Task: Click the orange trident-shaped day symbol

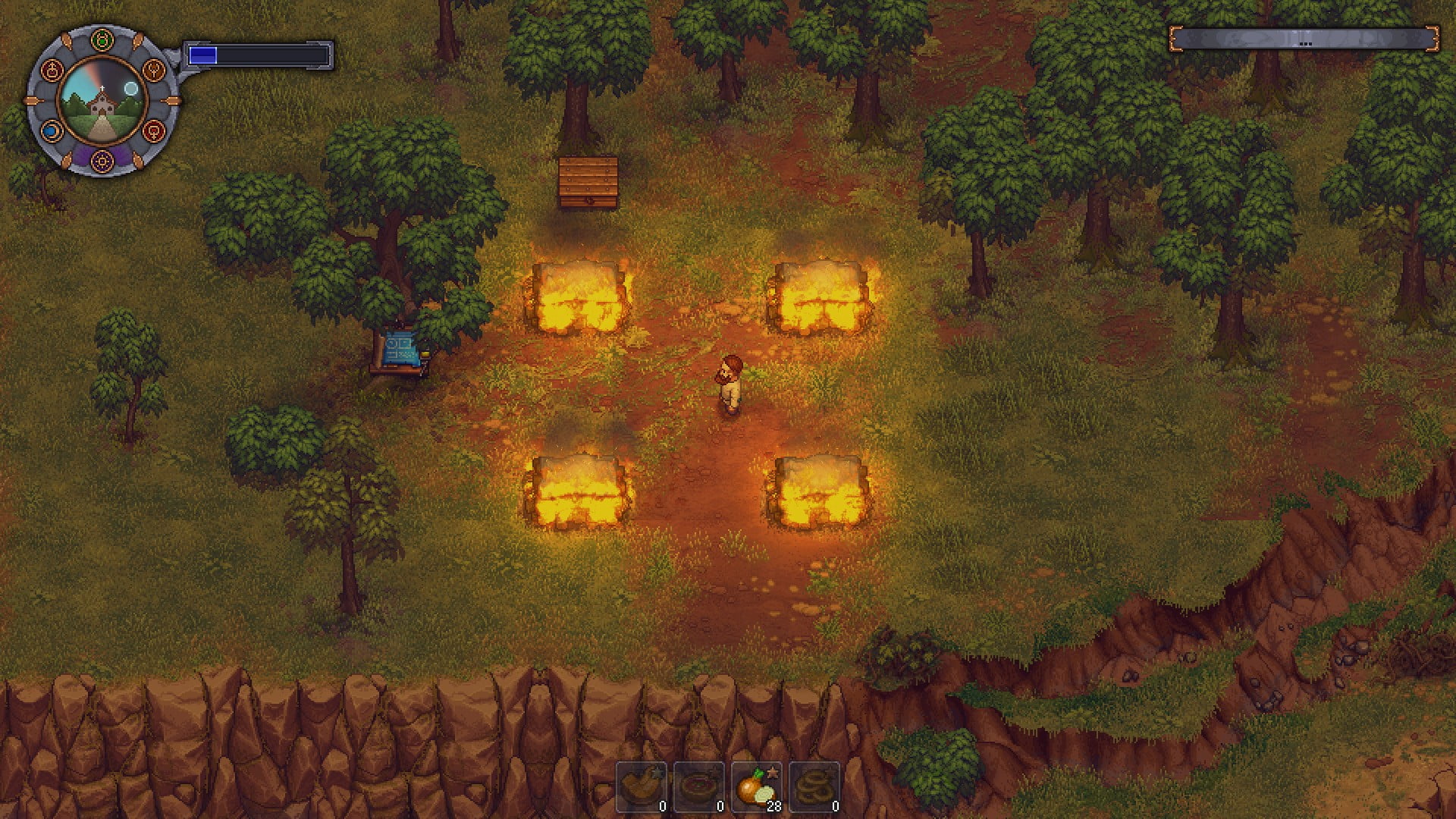Action: (x=154, y=71)
